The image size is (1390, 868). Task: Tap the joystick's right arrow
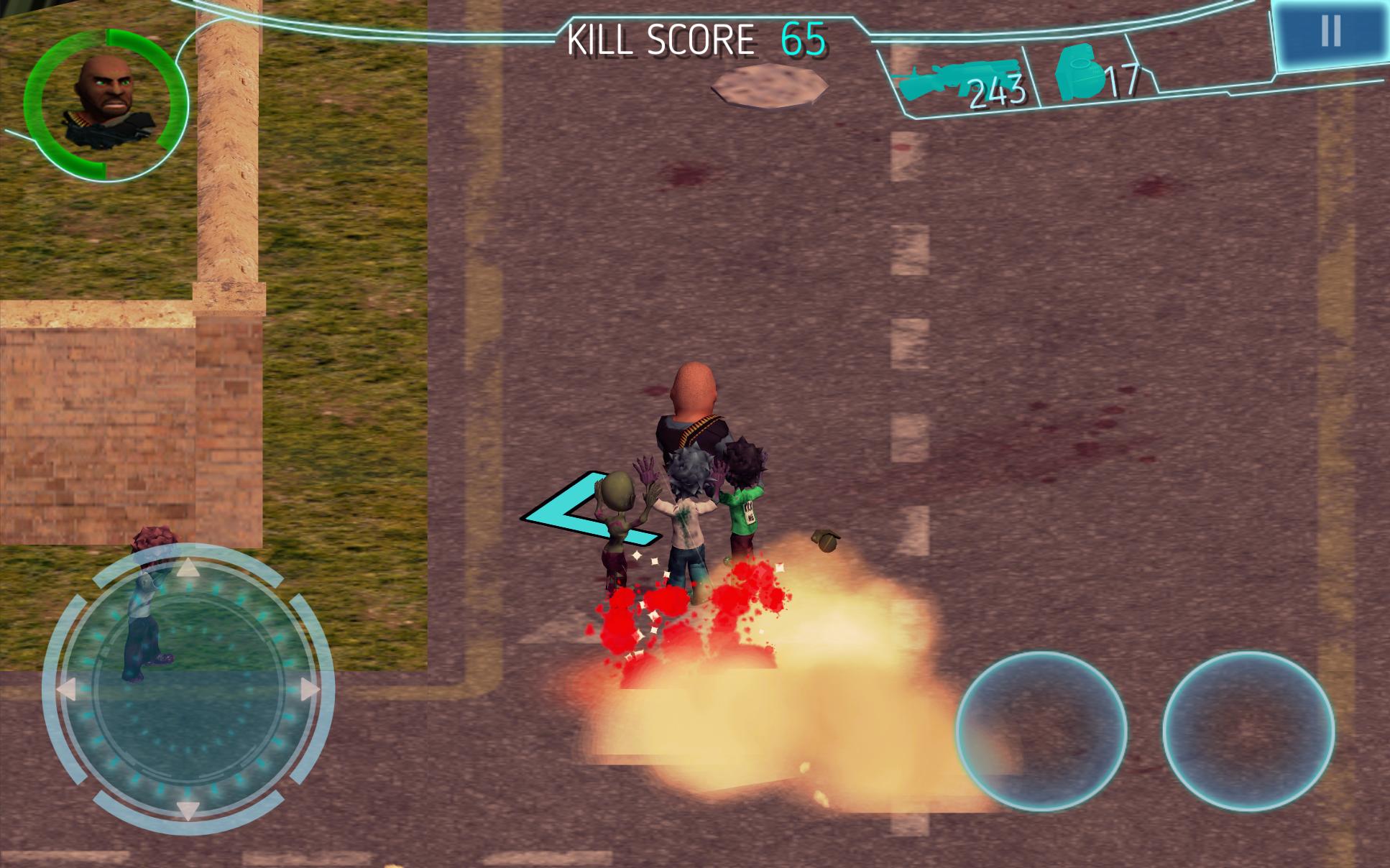[310, 690]
